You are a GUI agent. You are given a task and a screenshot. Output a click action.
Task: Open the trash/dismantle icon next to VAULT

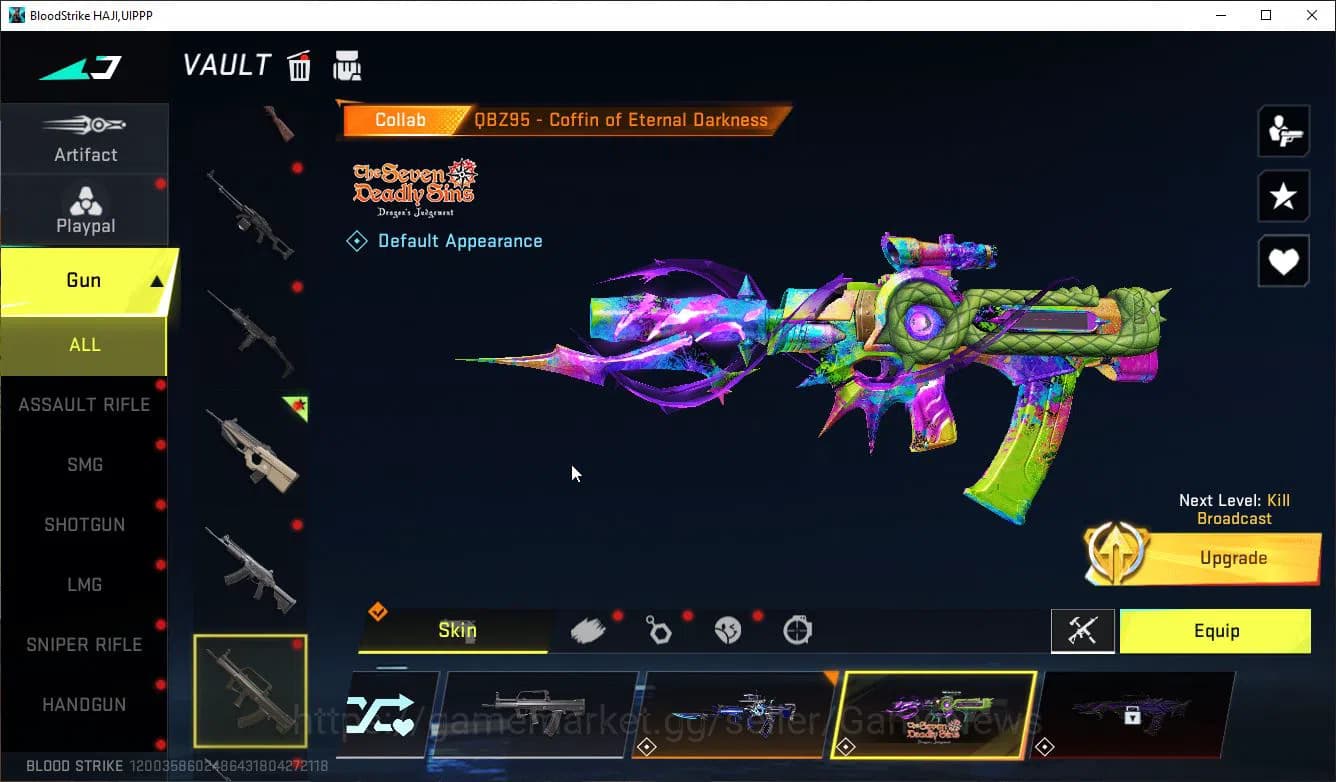tap(299, 64)
